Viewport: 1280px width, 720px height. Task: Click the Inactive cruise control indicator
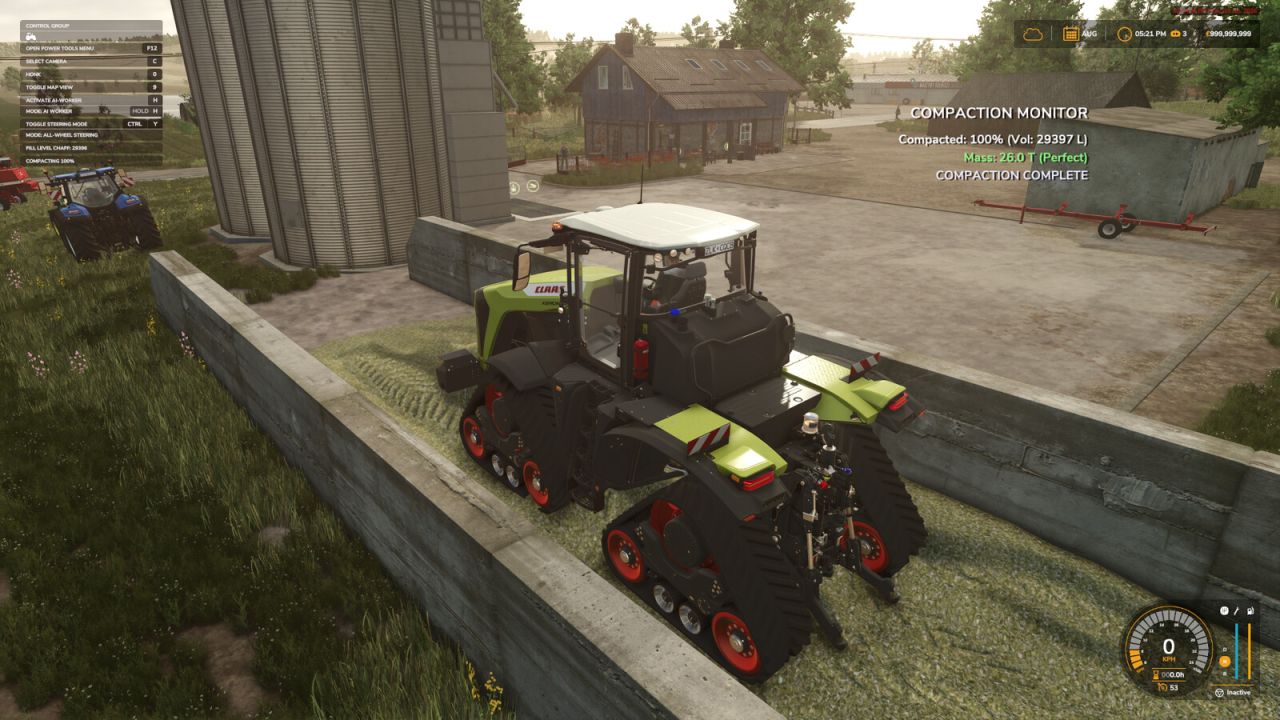[1235, 692]
